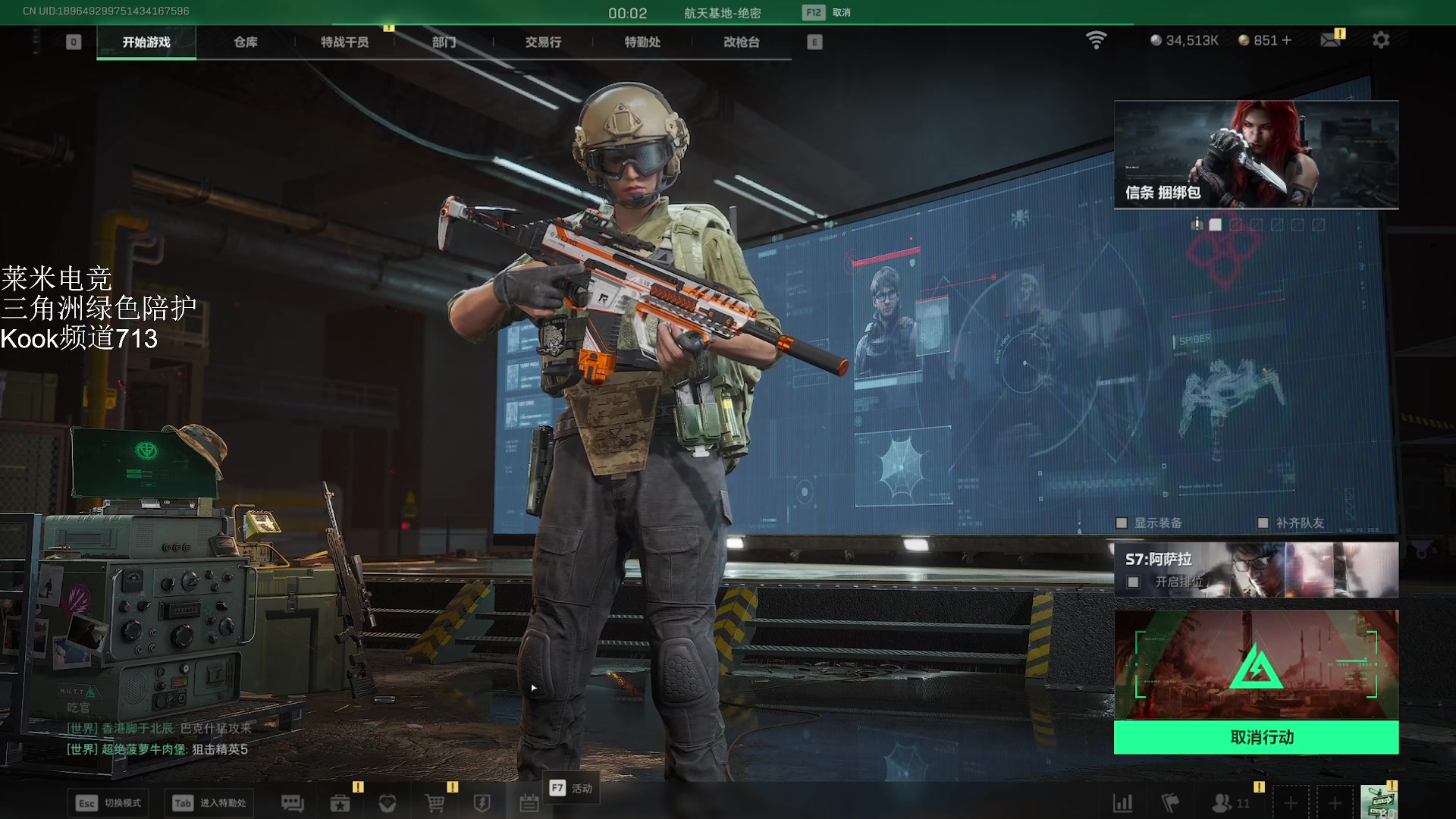View the 信条 捆绑包 bundle banner

pyautogui.click(x=1256, y=155)
